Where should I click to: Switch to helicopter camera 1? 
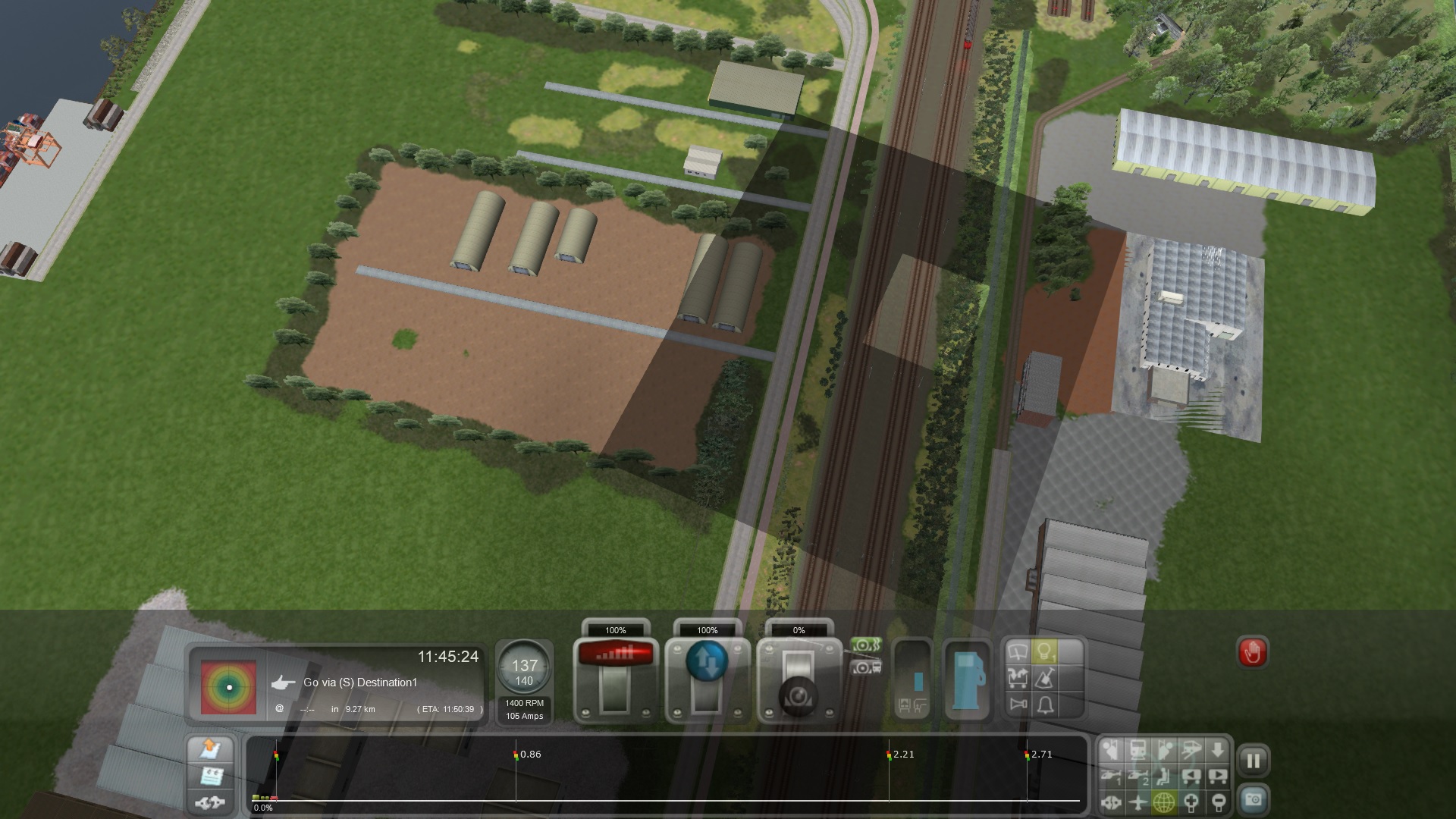point(1112,776)
